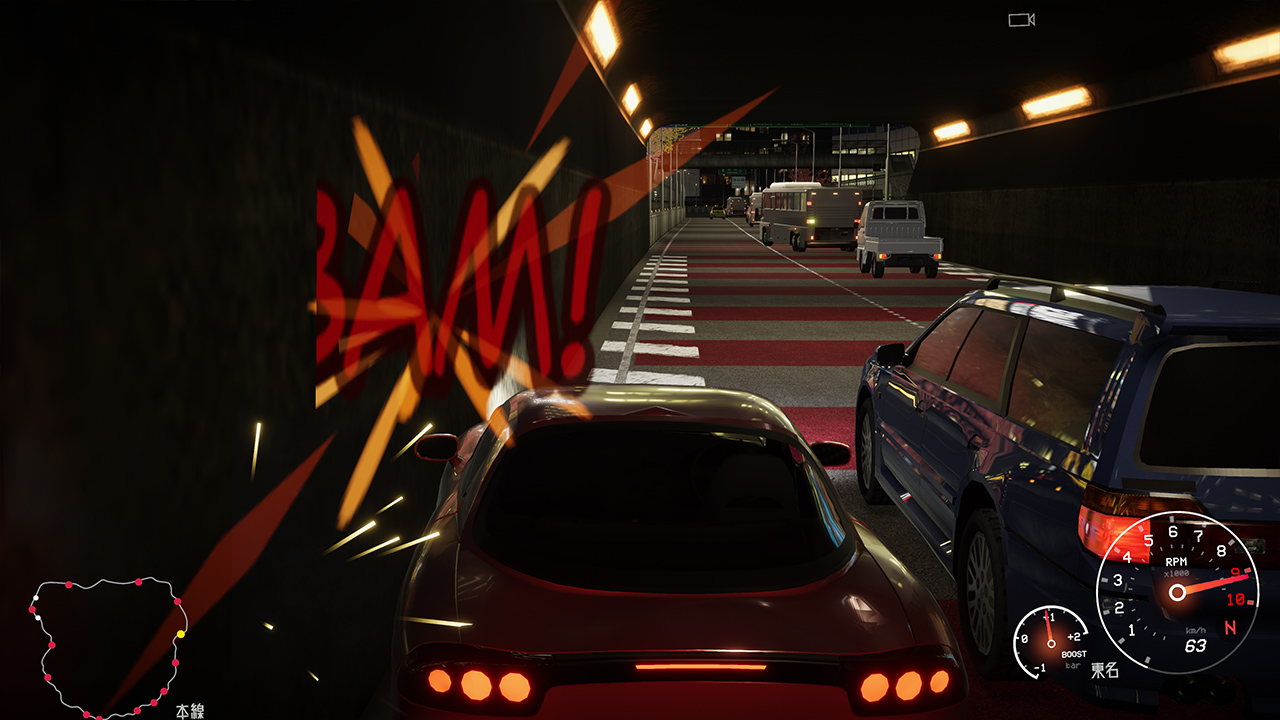Select the yellow player marker on the minimap

(181, 633)
